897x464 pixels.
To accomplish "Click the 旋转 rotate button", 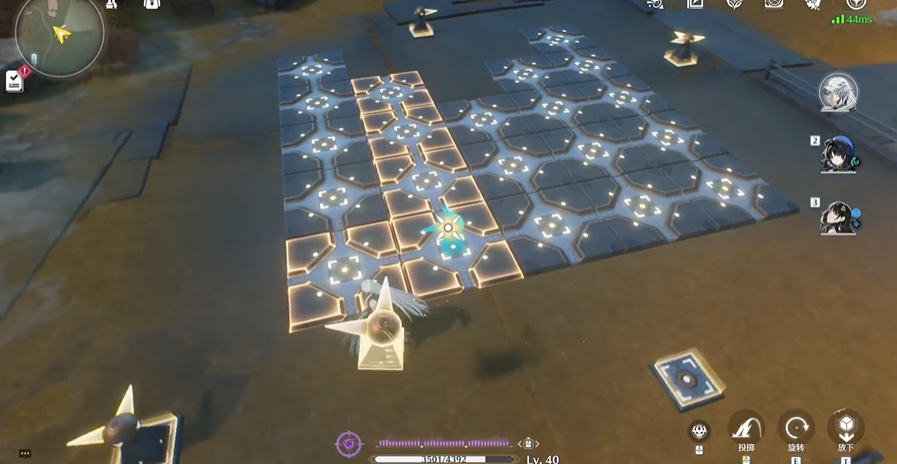I will pyautogui.click(x=796, y=428).
